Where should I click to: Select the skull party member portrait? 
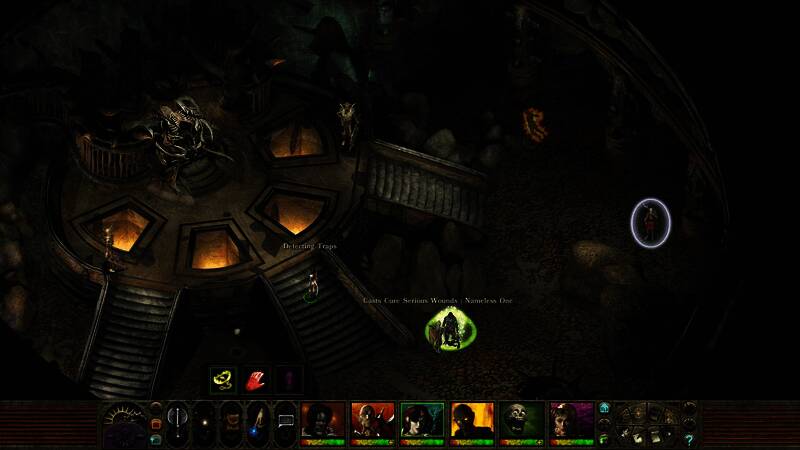522,421
